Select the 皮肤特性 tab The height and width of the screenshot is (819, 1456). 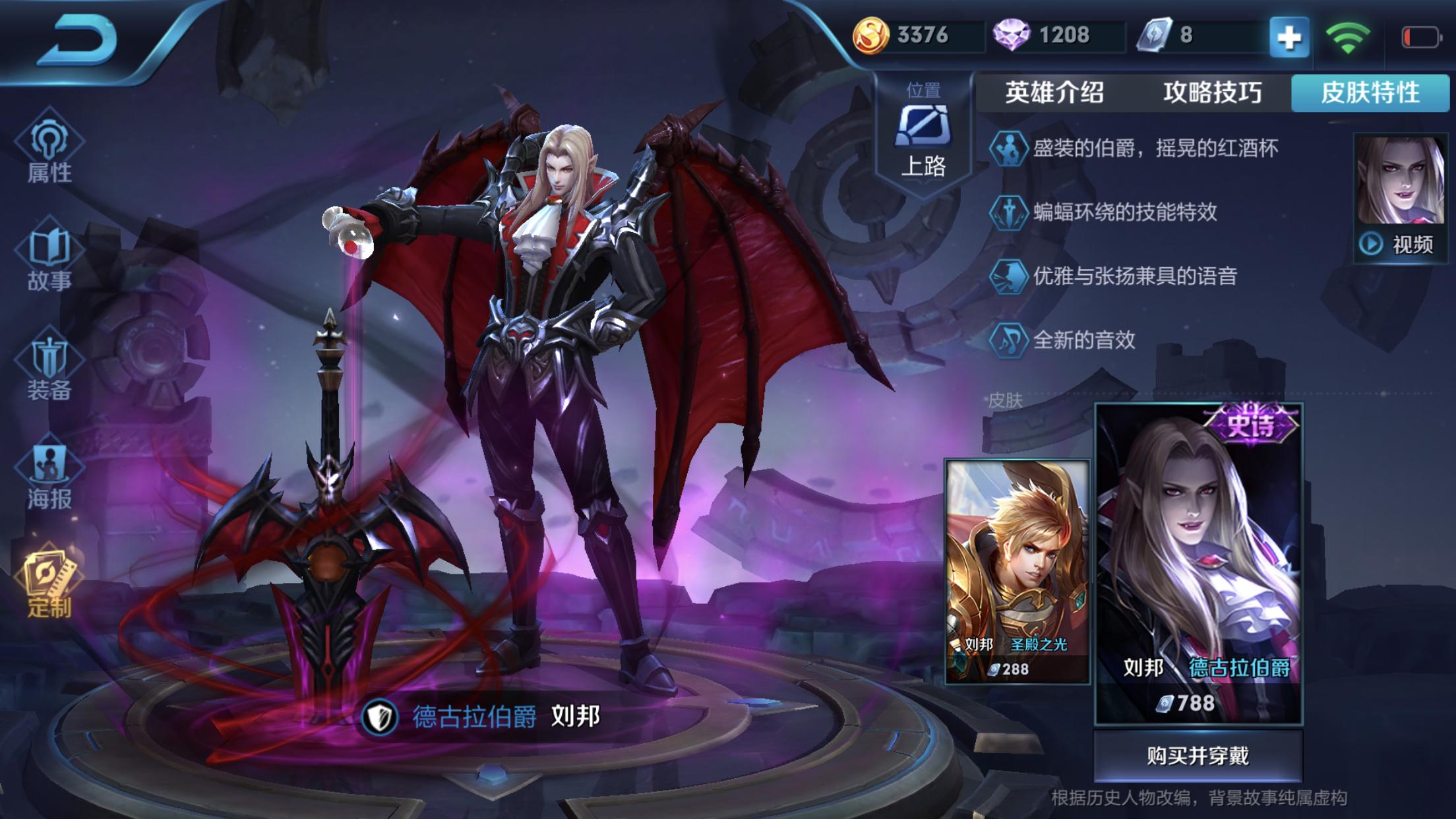click(1370, 92)
